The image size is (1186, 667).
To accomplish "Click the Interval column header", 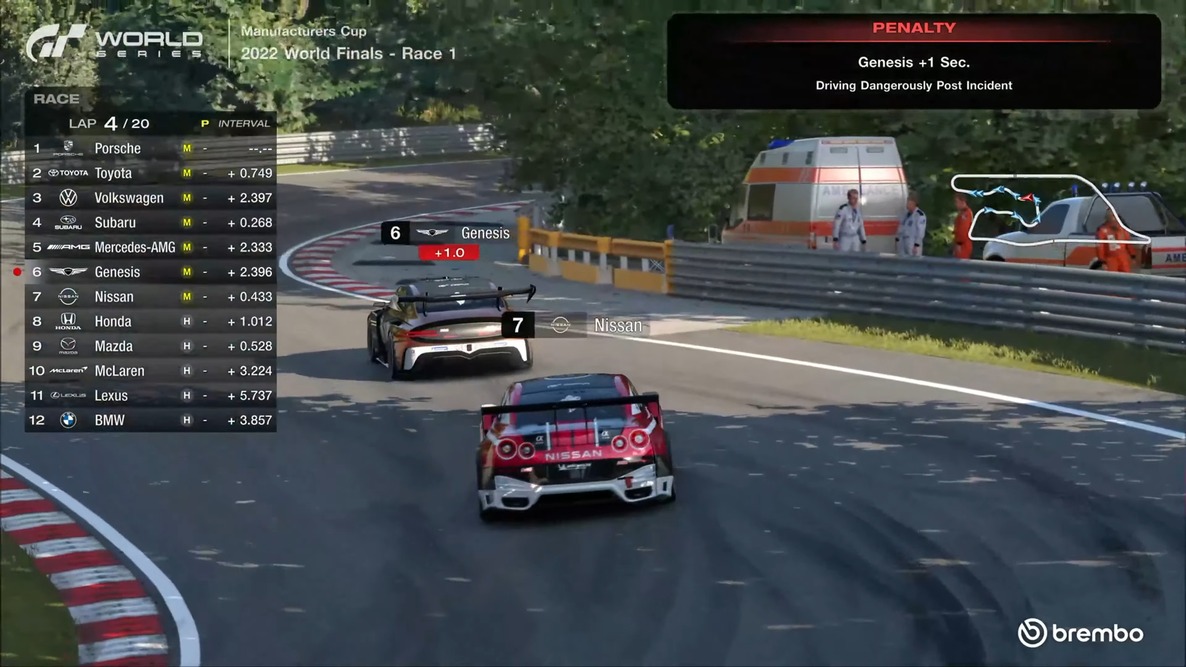I will [244, 124].
